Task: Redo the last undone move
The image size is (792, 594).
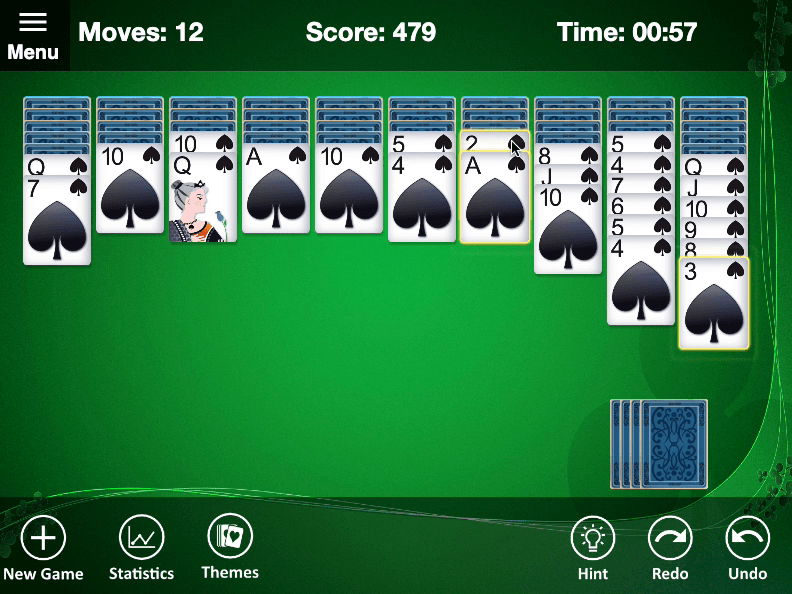Action: coord(670,548)
